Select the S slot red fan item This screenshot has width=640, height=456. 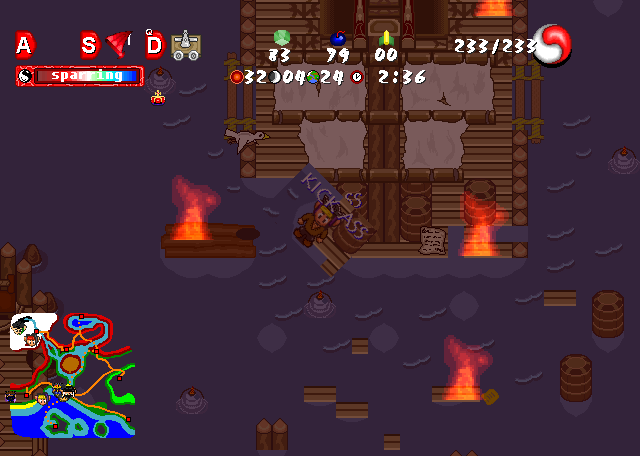pos(118,43)
